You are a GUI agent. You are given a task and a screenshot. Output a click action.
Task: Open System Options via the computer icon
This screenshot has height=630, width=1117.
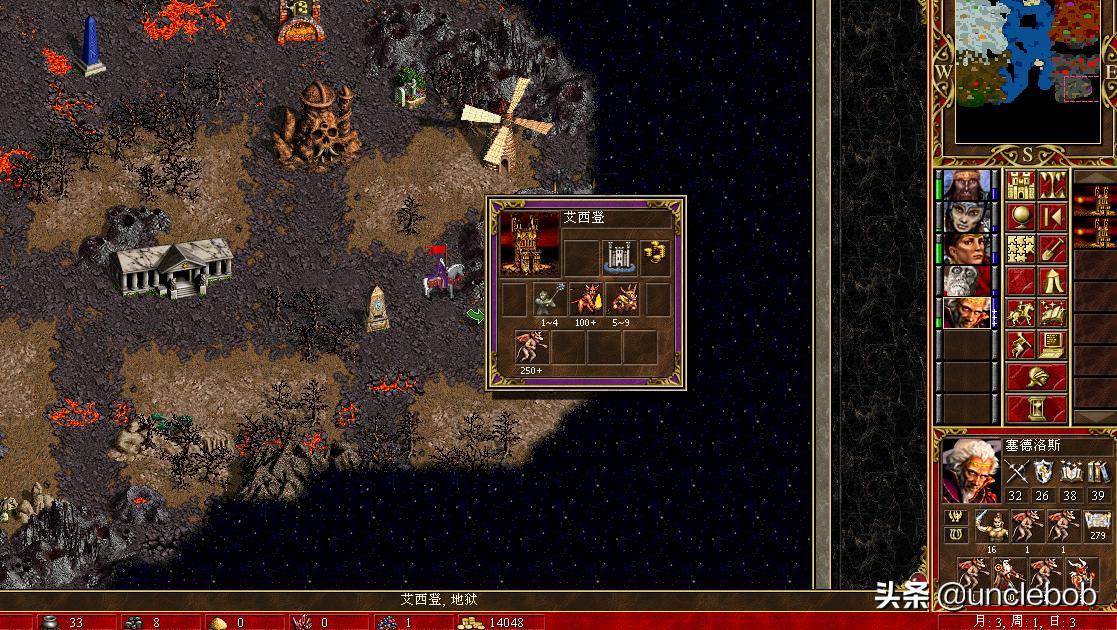(x=1052, y=345)
